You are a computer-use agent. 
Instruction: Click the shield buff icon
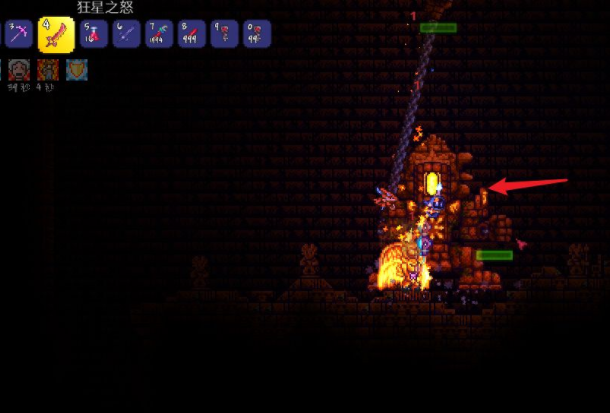77,70
